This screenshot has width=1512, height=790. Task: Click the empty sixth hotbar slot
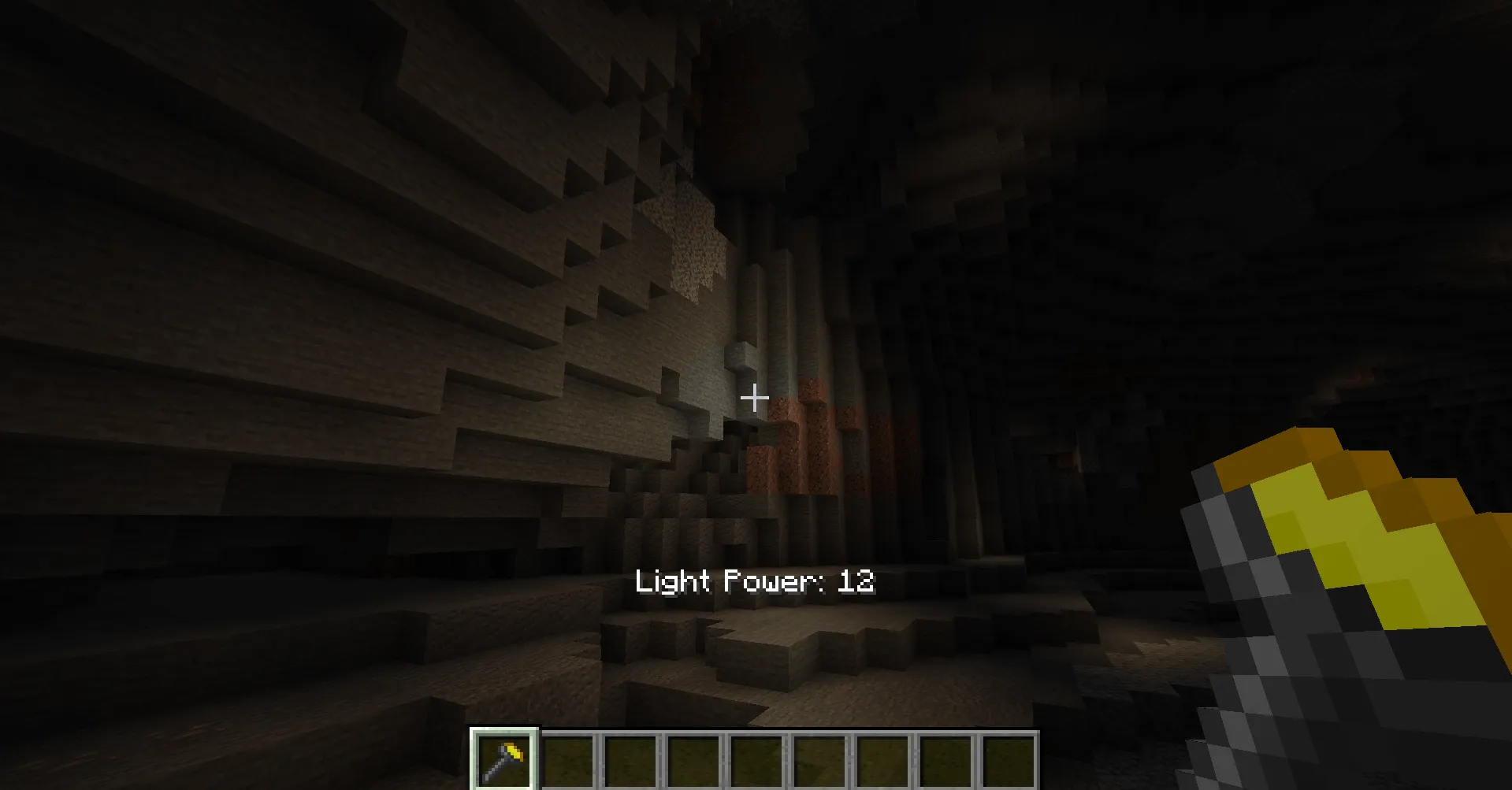click(819, 760)
